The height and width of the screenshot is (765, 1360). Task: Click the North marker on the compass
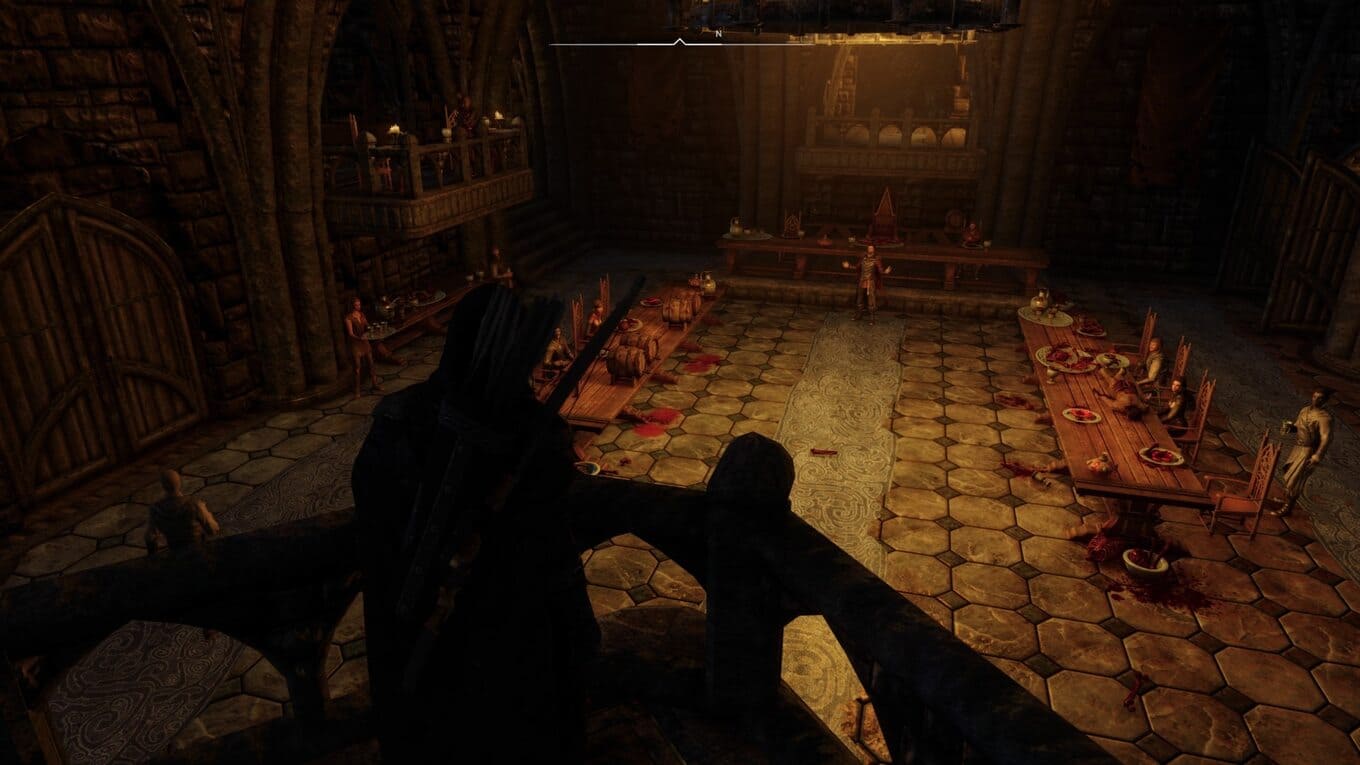tap(718, 34)
